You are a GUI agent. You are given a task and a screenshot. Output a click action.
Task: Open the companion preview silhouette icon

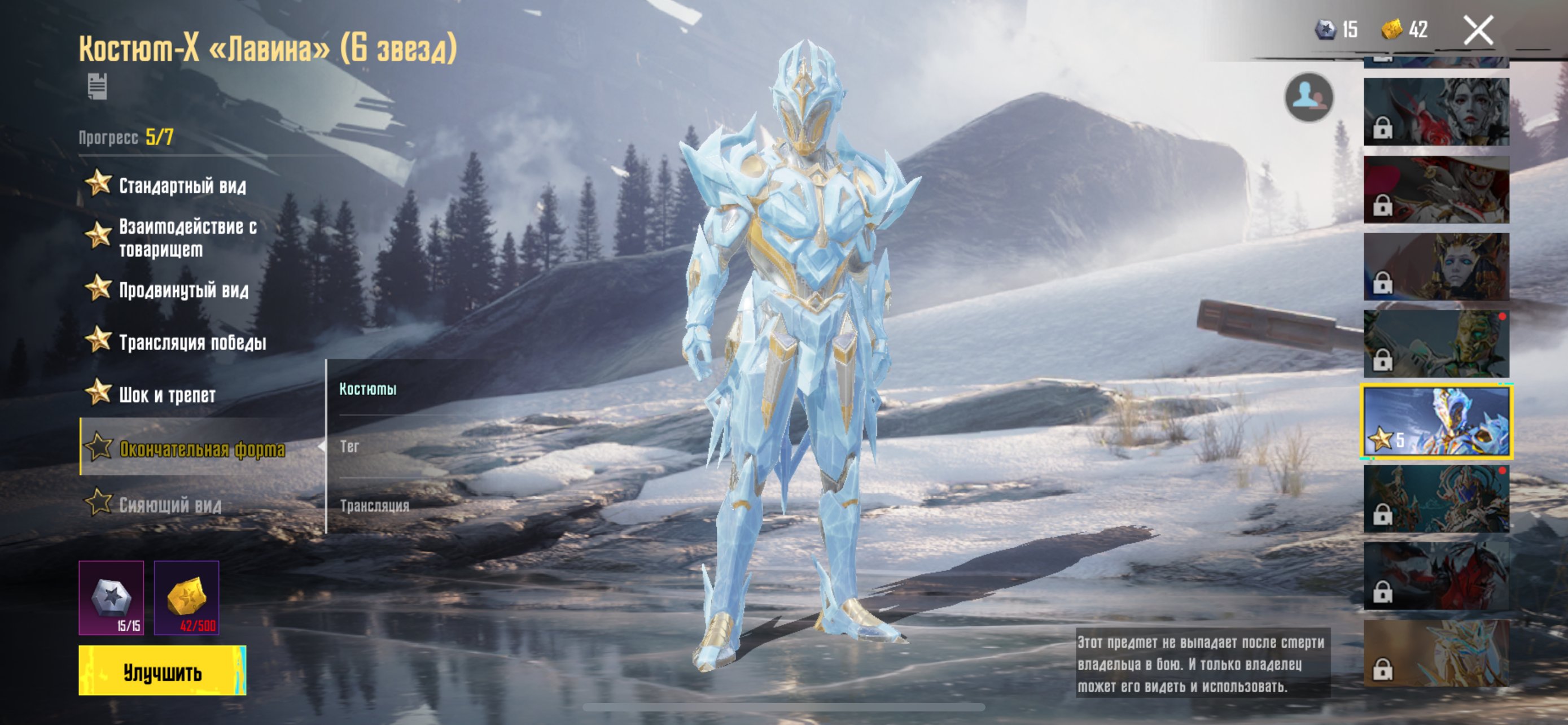point(1309,97)
